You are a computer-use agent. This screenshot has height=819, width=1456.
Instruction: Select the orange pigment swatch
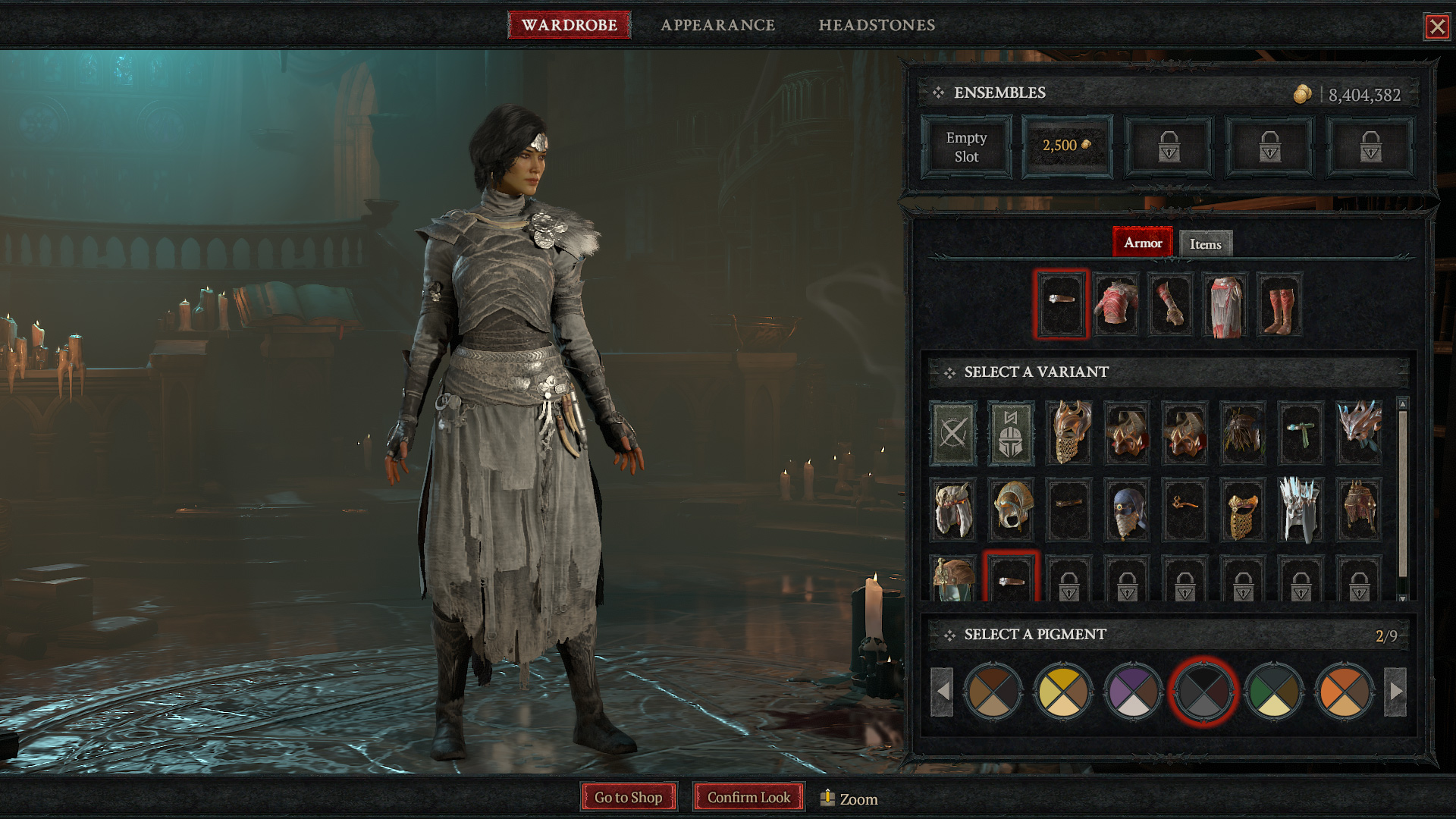1344,692
